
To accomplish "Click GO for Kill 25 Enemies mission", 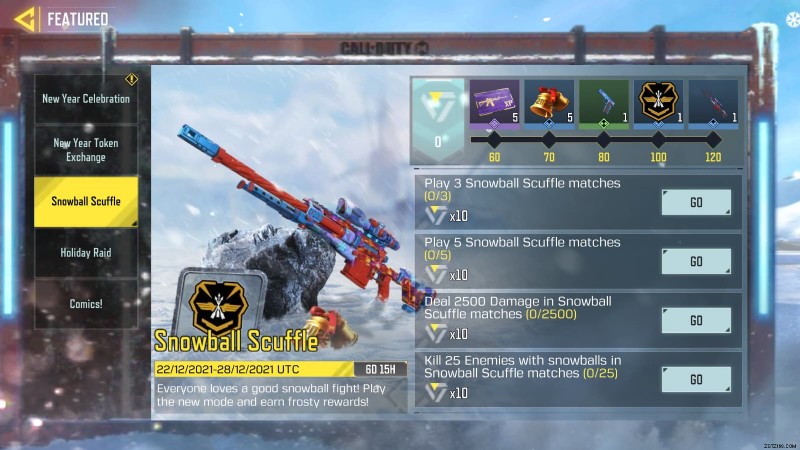I will (696, 379).
